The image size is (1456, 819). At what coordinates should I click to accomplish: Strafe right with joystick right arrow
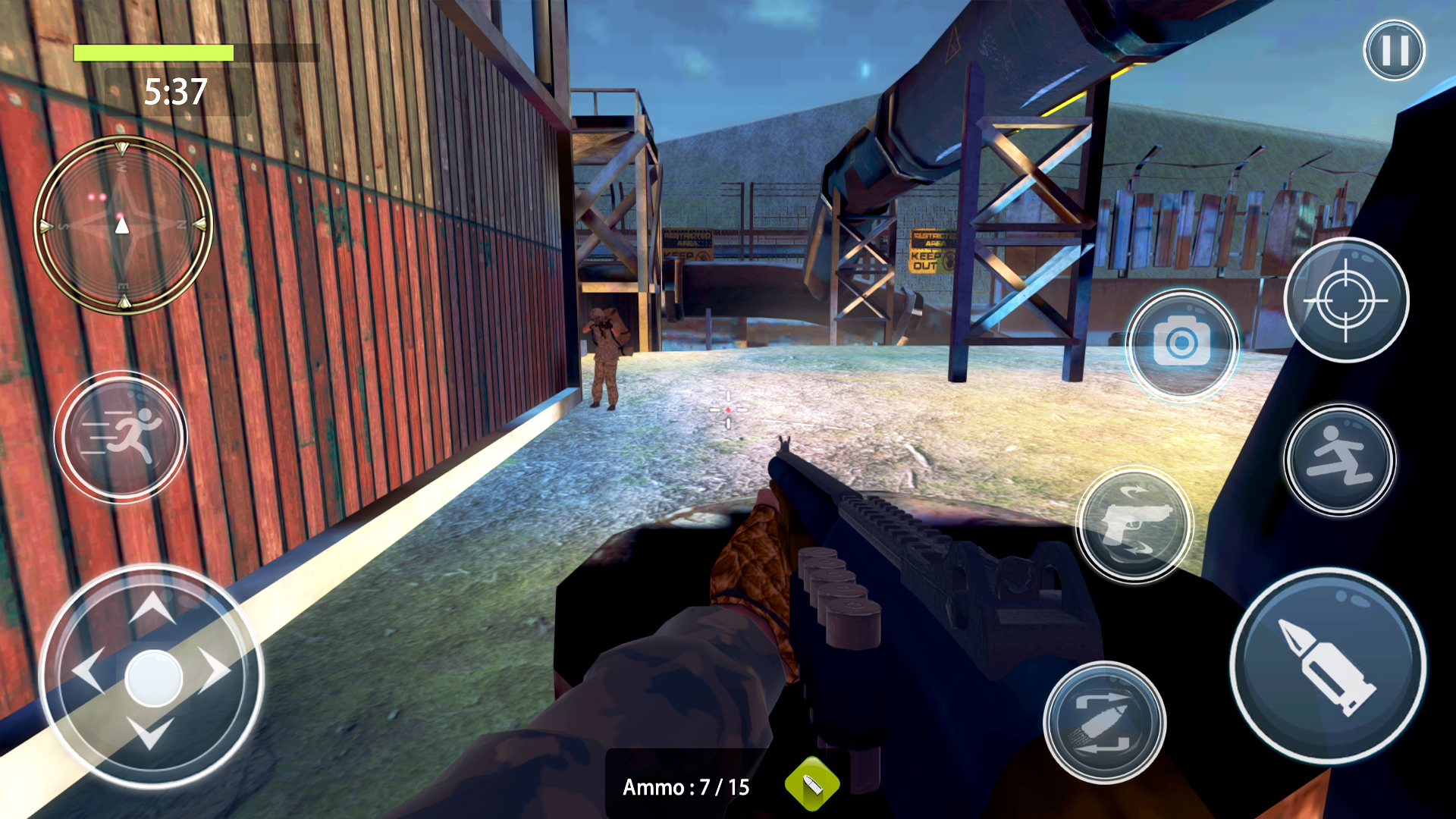coord(216,671)
